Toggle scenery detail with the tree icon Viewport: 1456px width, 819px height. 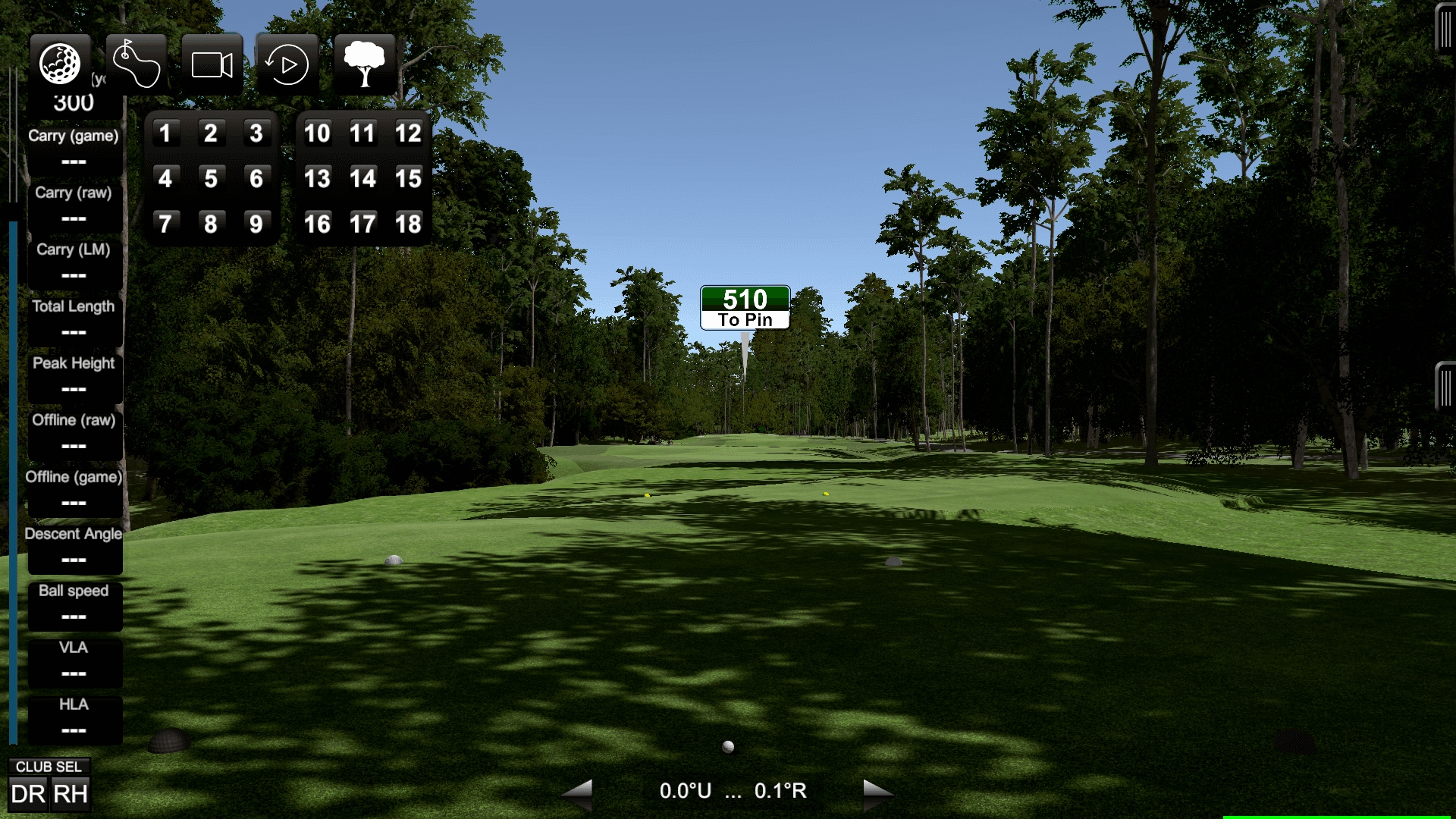tap(364, 64)
